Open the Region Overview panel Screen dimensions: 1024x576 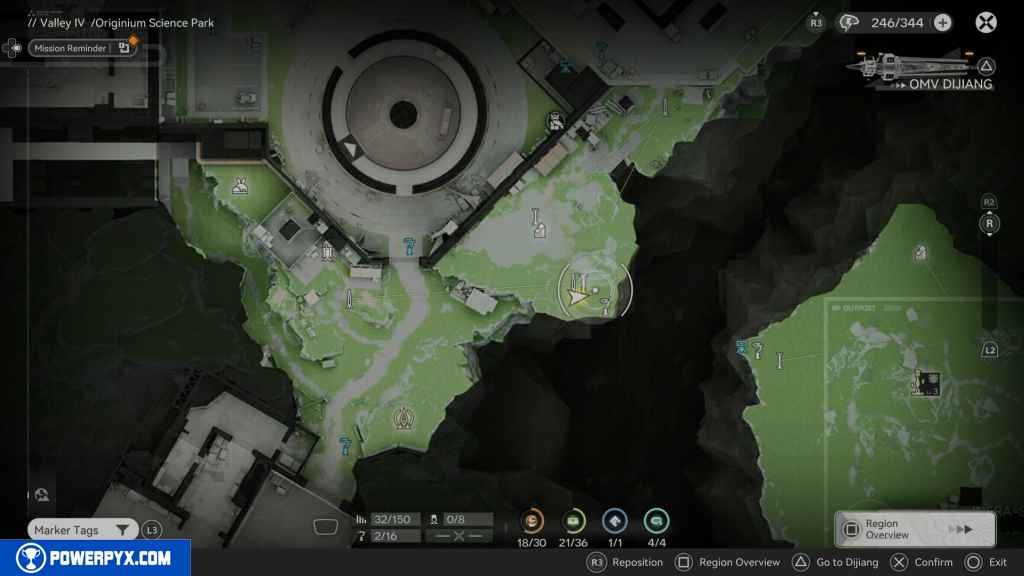(x=914, y=529)
